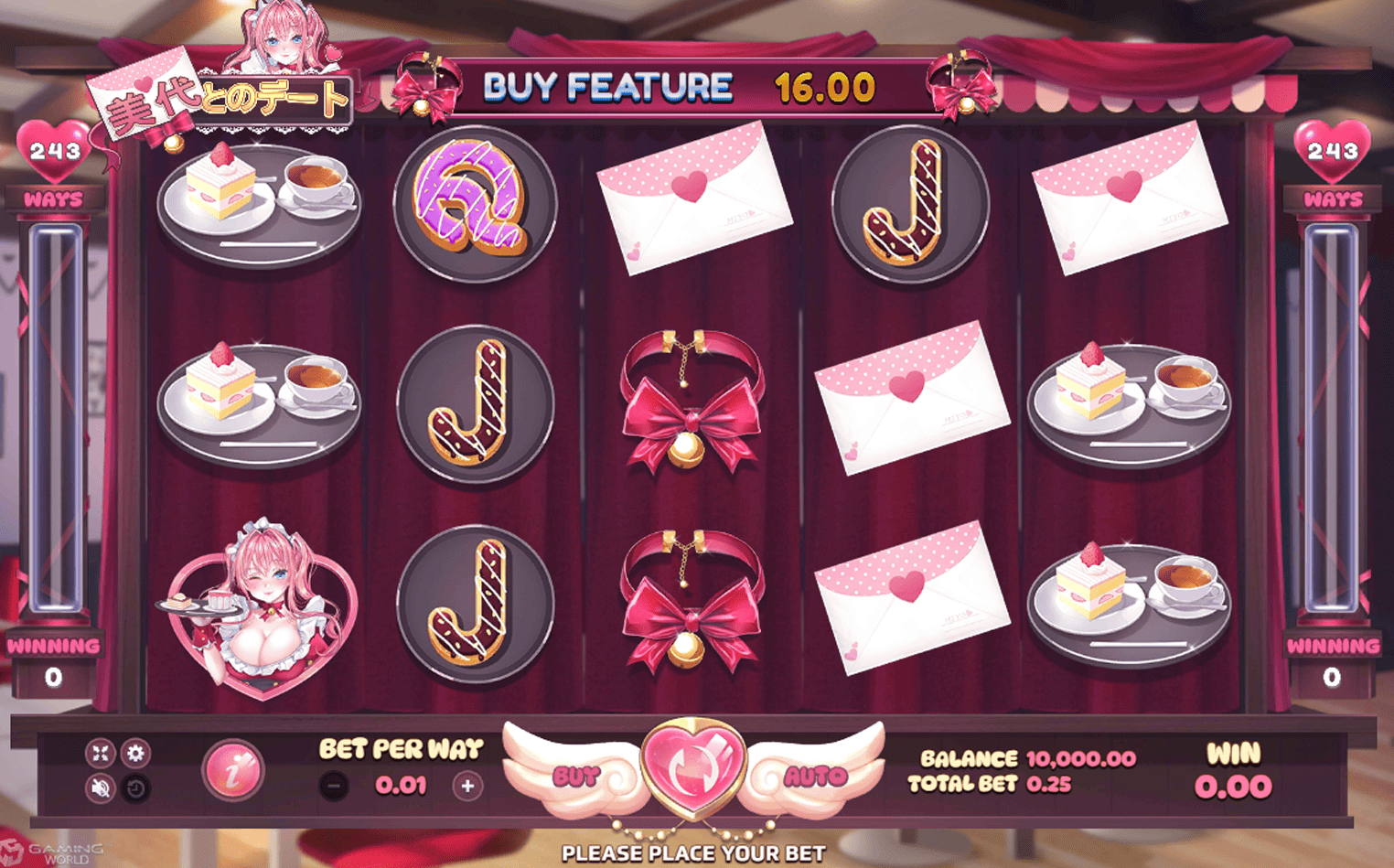The image size is (1394, 868).
Task: Click the Buy Feature 16.00 banner
Action: [679, 88]
